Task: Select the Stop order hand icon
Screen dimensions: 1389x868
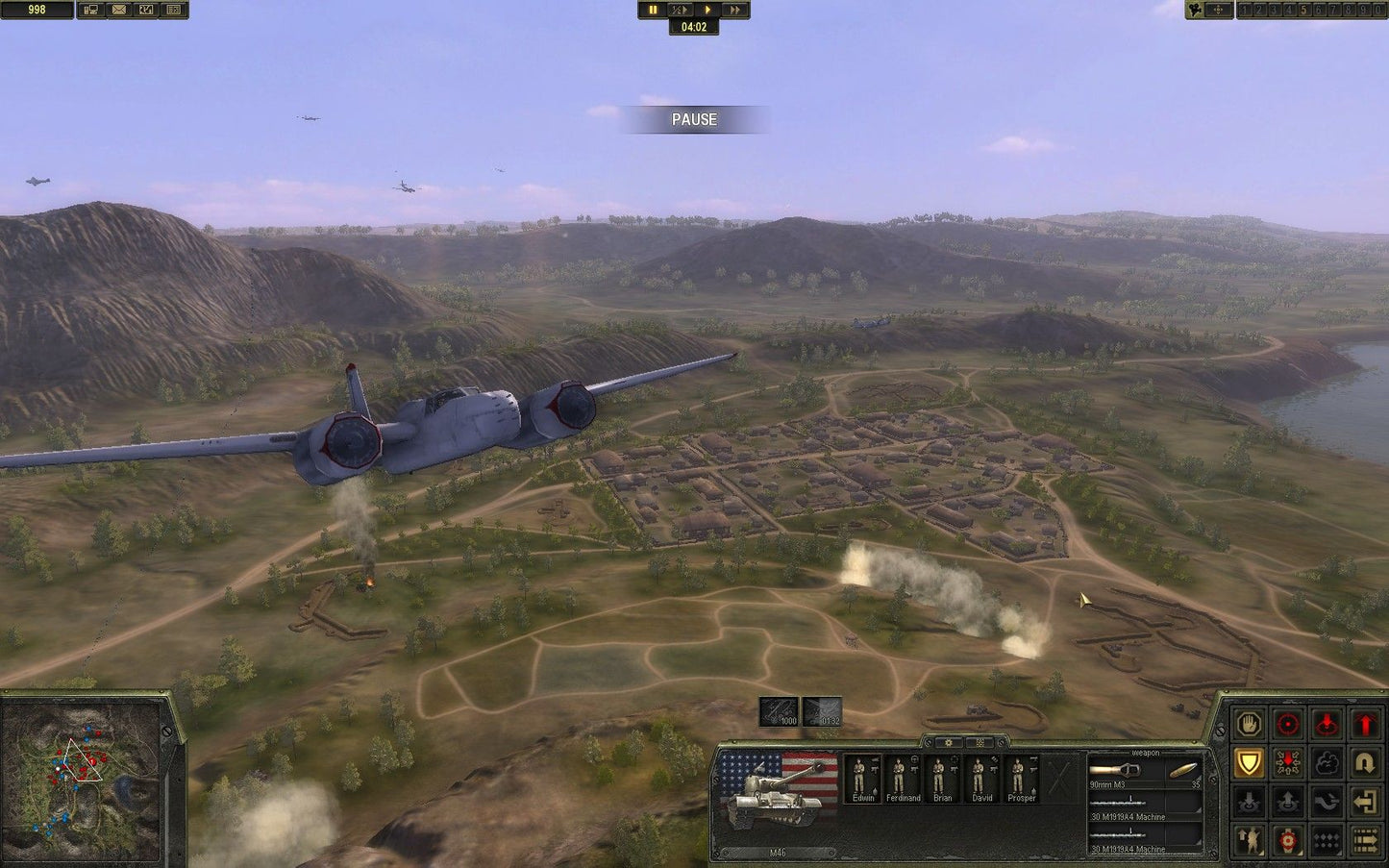Action: point(1248,724)
